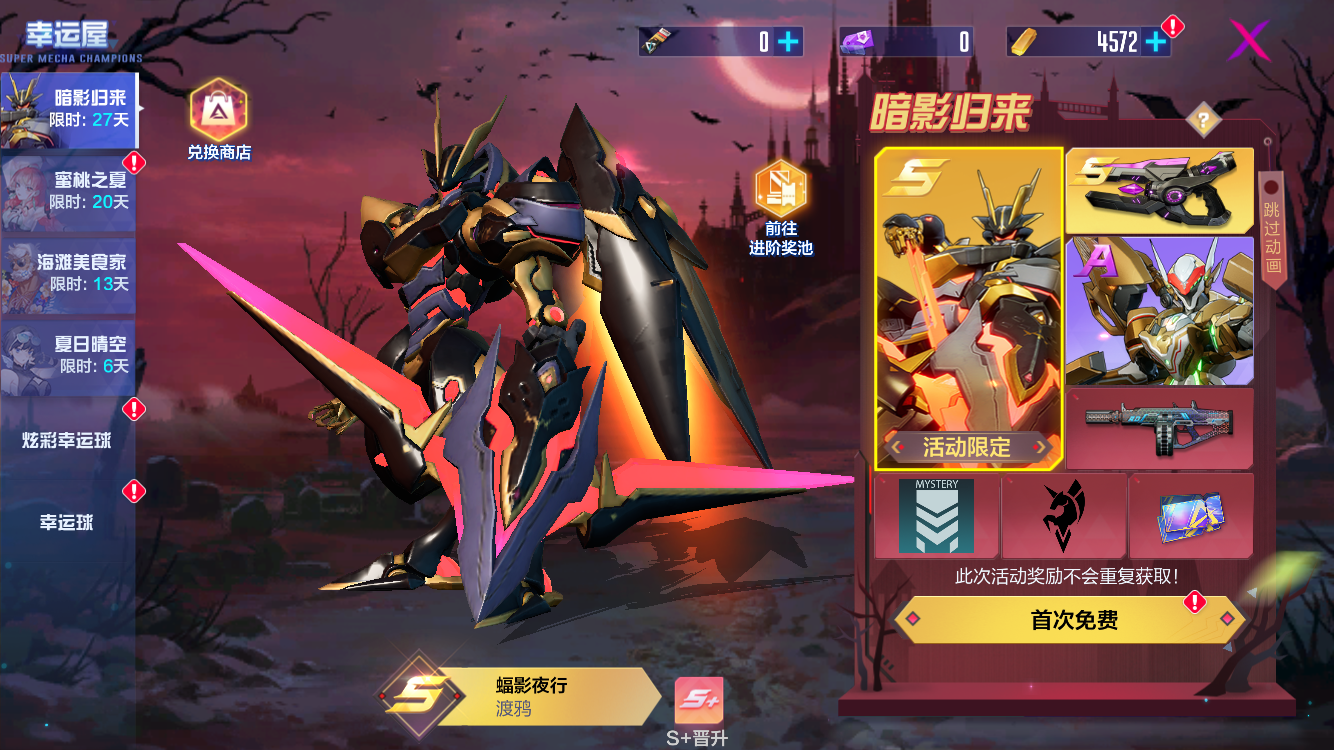Add more gold bars with the plus button

tap(1156, 41)
